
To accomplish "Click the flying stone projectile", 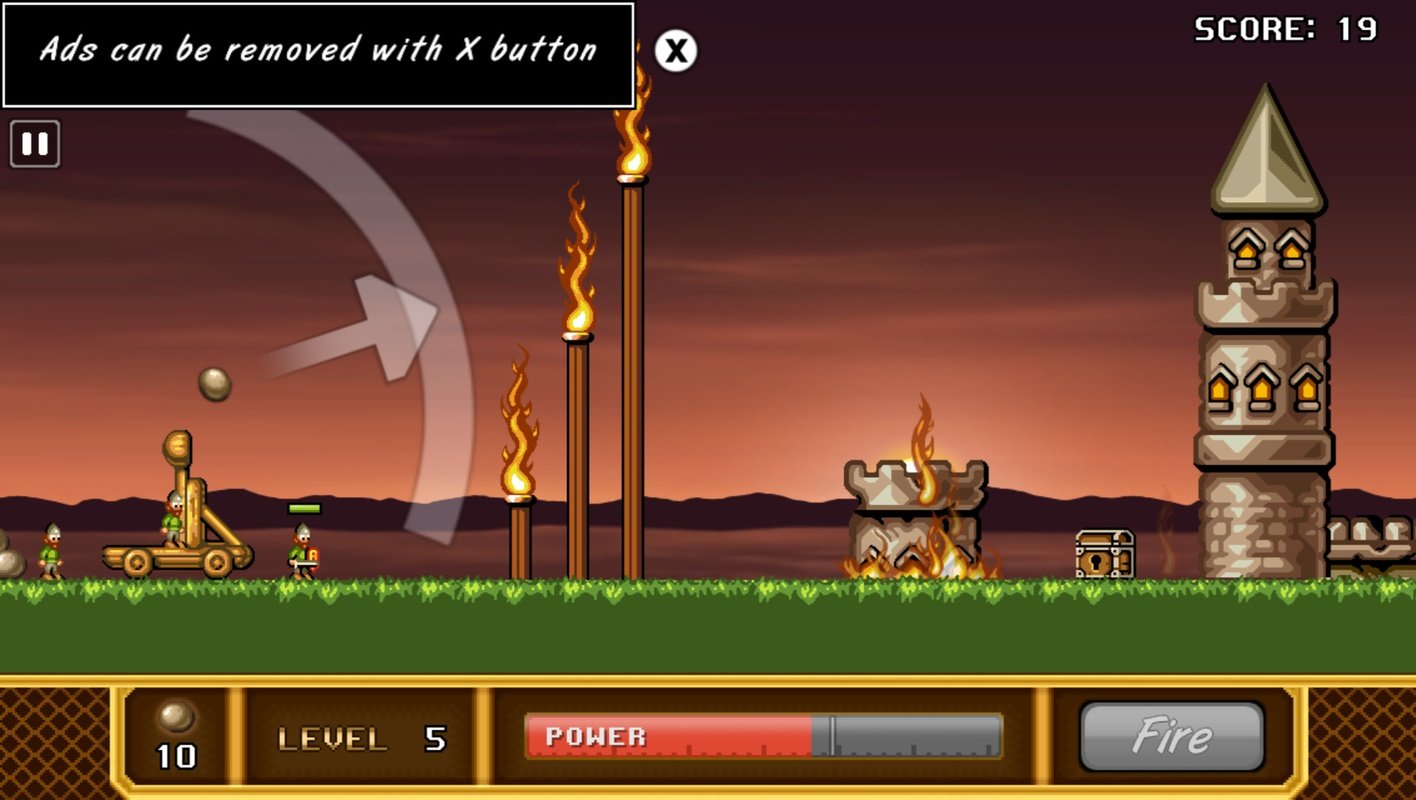I will click(x=213, y=382).
